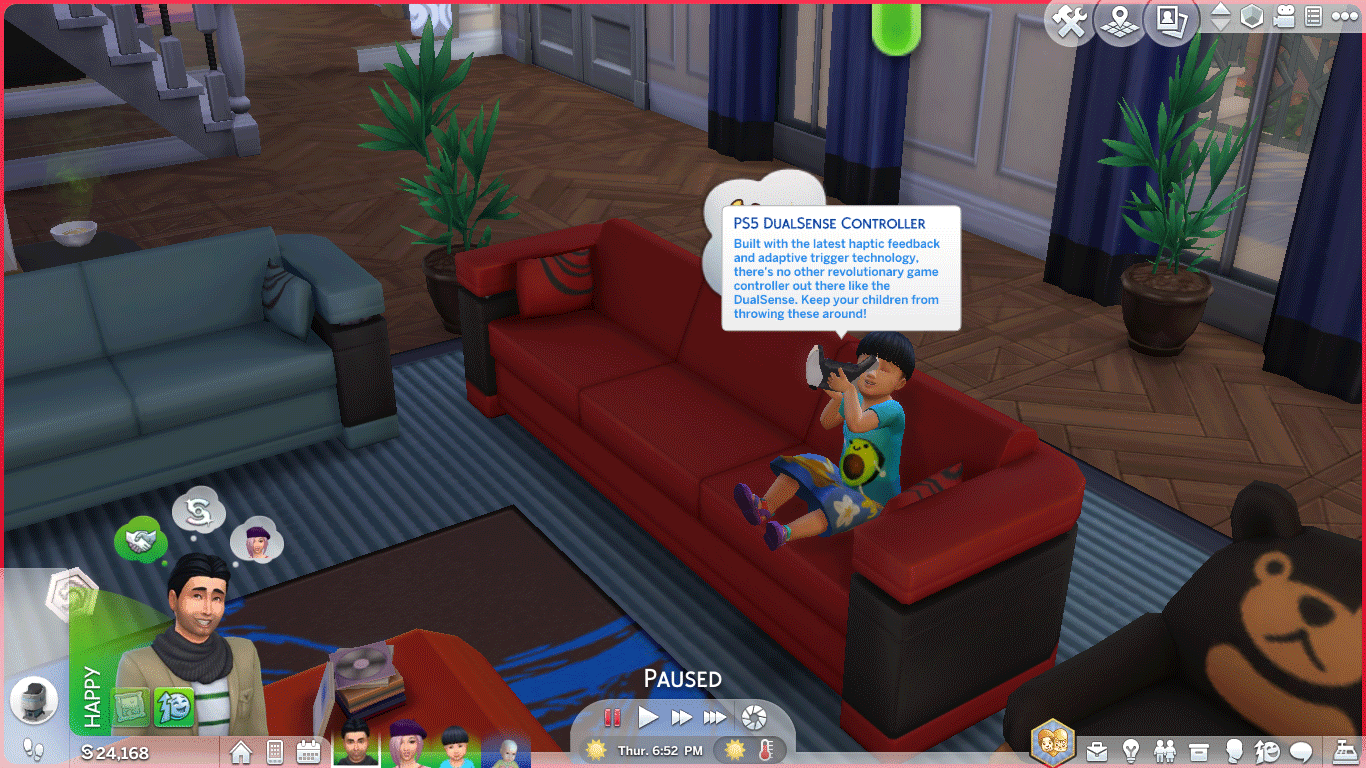The height and width of the screenshot is (768, 1366).
Task: Select the toddler portrait in household bar
Action: (x=455, y=746)
